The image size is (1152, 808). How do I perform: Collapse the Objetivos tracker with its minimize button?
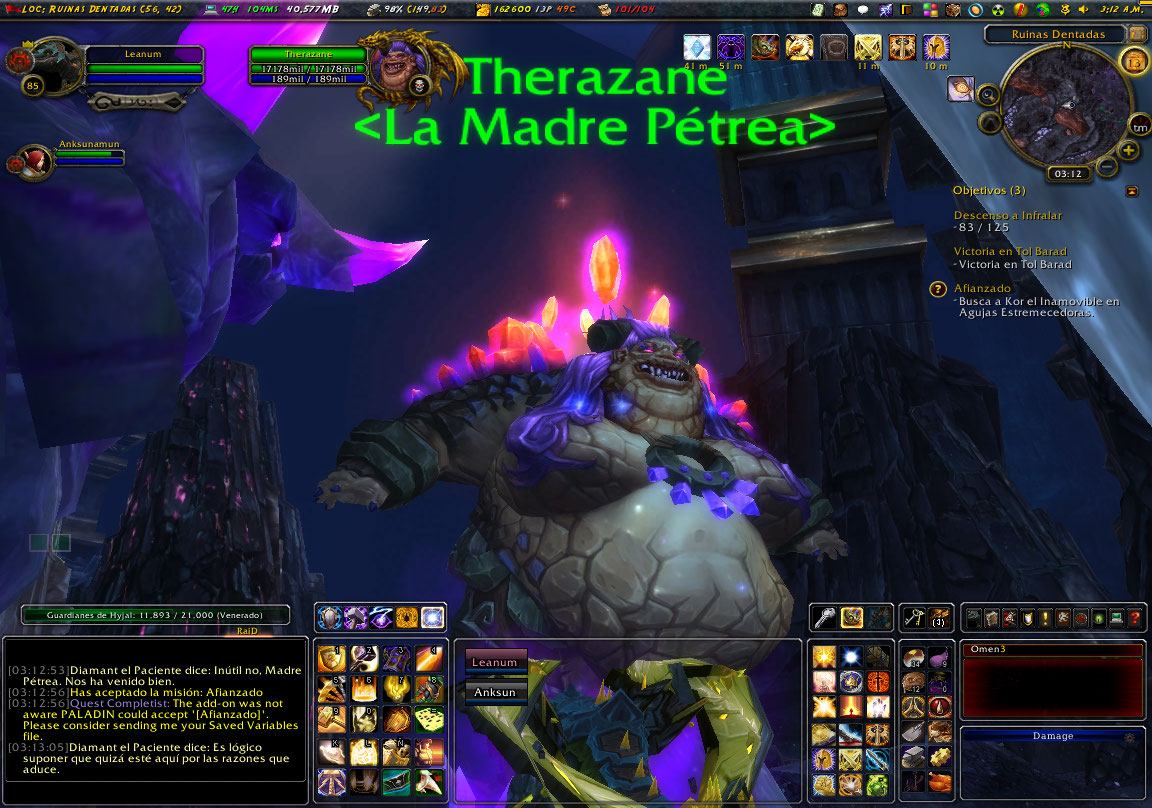[1132, 190]
